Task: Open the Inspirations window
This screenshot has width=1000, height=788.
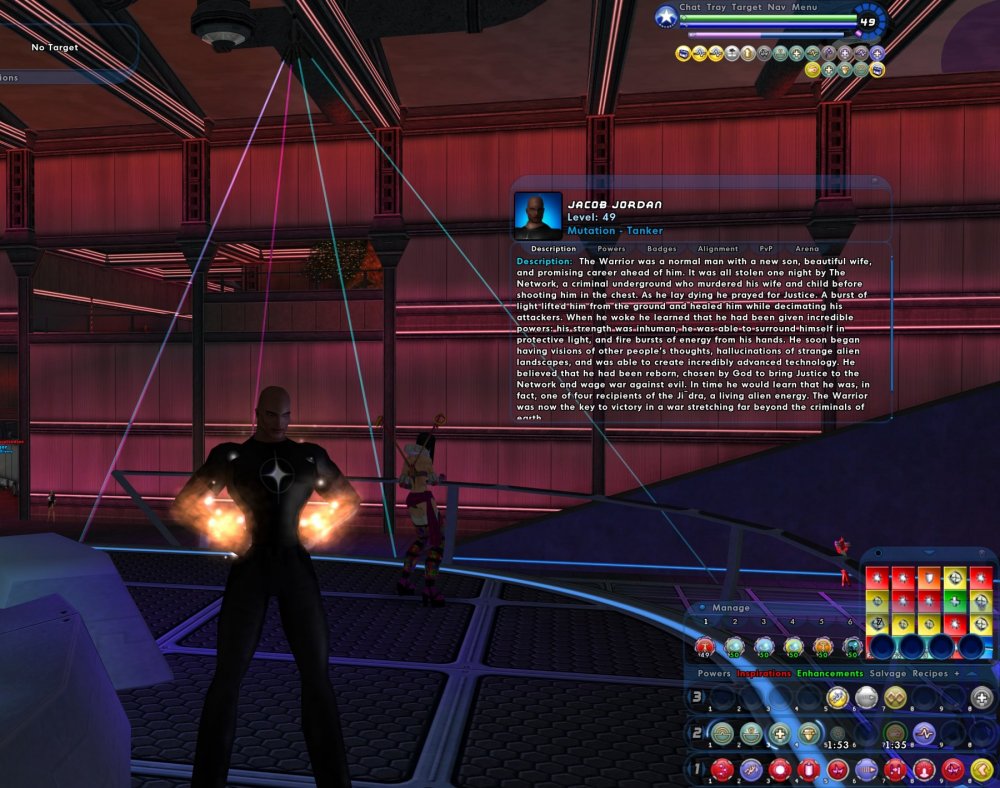Action: 764,674
